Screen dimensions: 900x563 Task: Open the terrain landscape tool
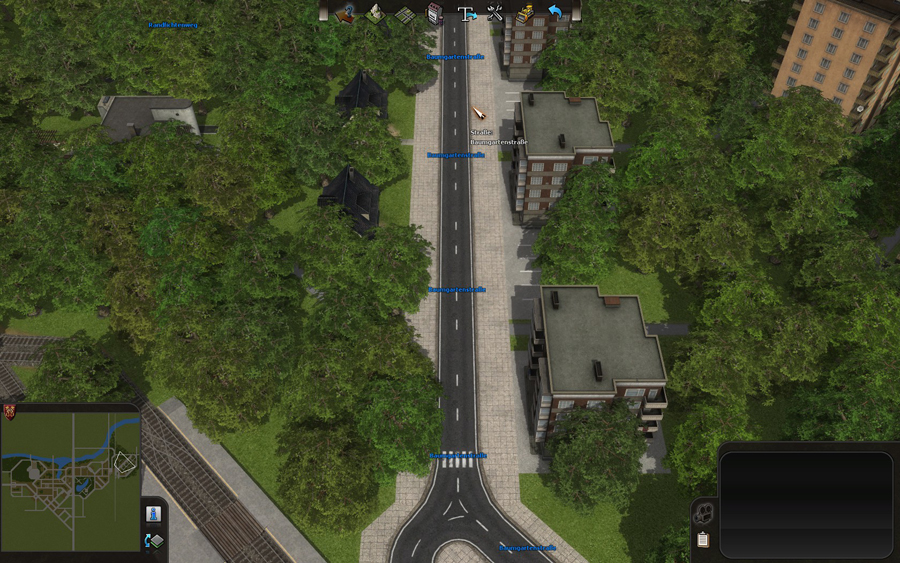click(x=375, y=14)
